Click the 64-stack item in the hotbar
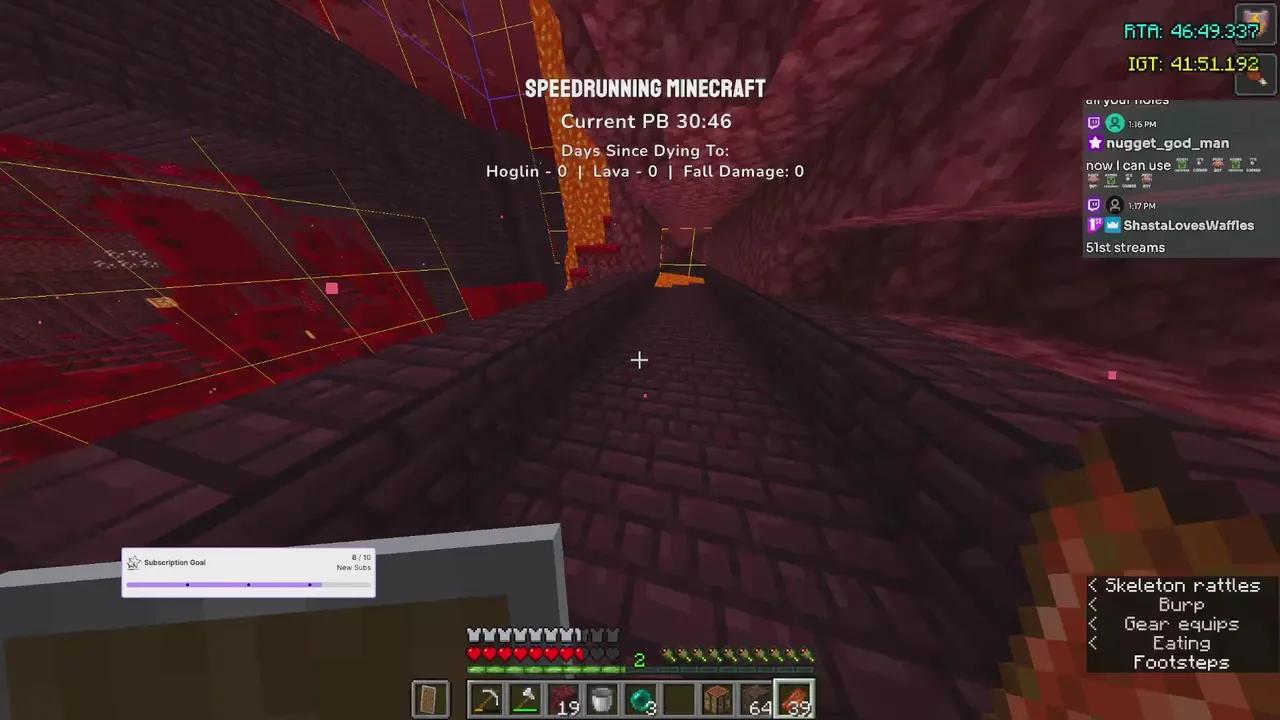The width and height of the screenshot is (1280, 720). click(755, 698)
